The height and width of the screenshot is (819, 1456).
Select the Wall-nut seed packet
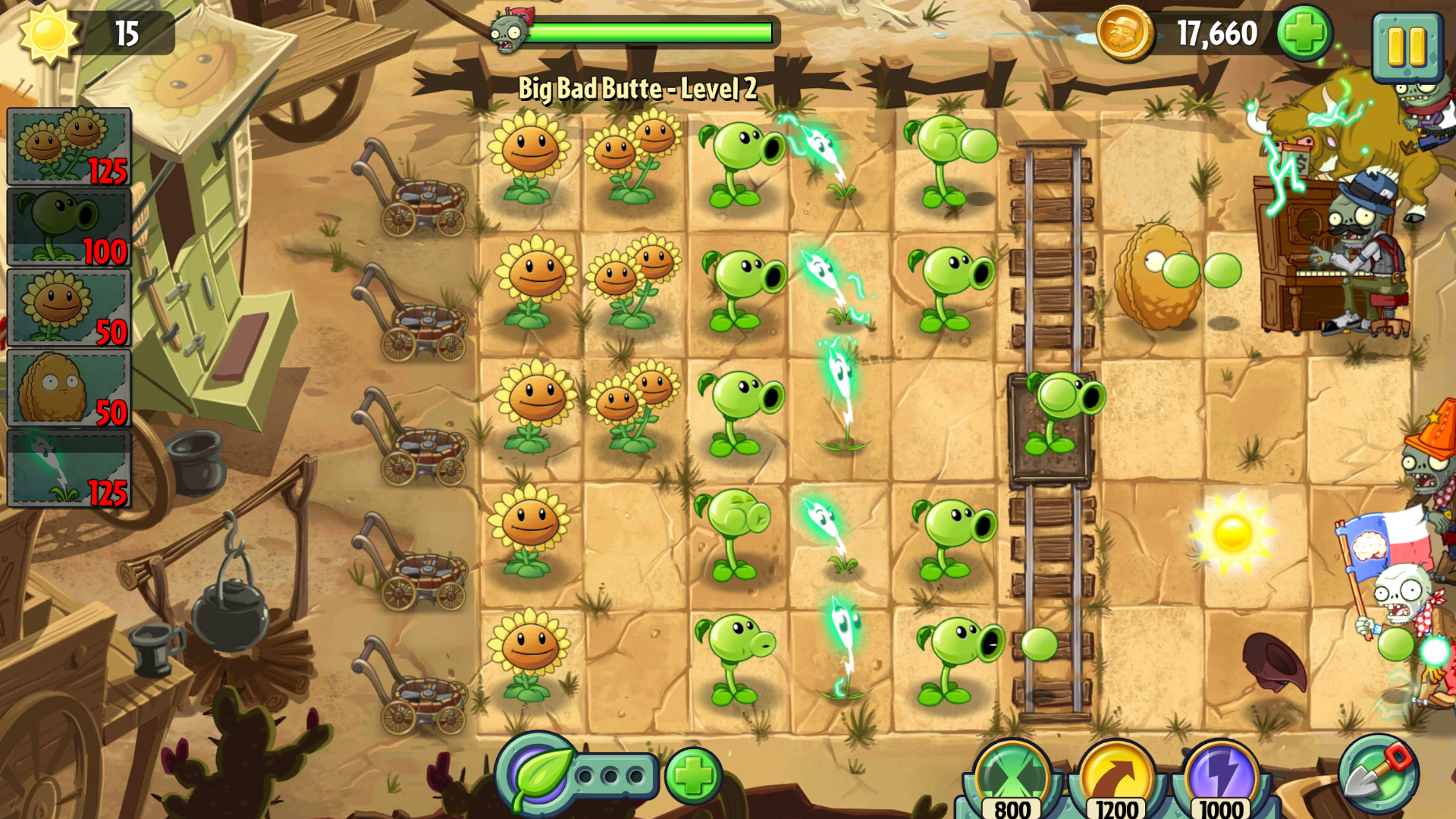pos(69,388)
